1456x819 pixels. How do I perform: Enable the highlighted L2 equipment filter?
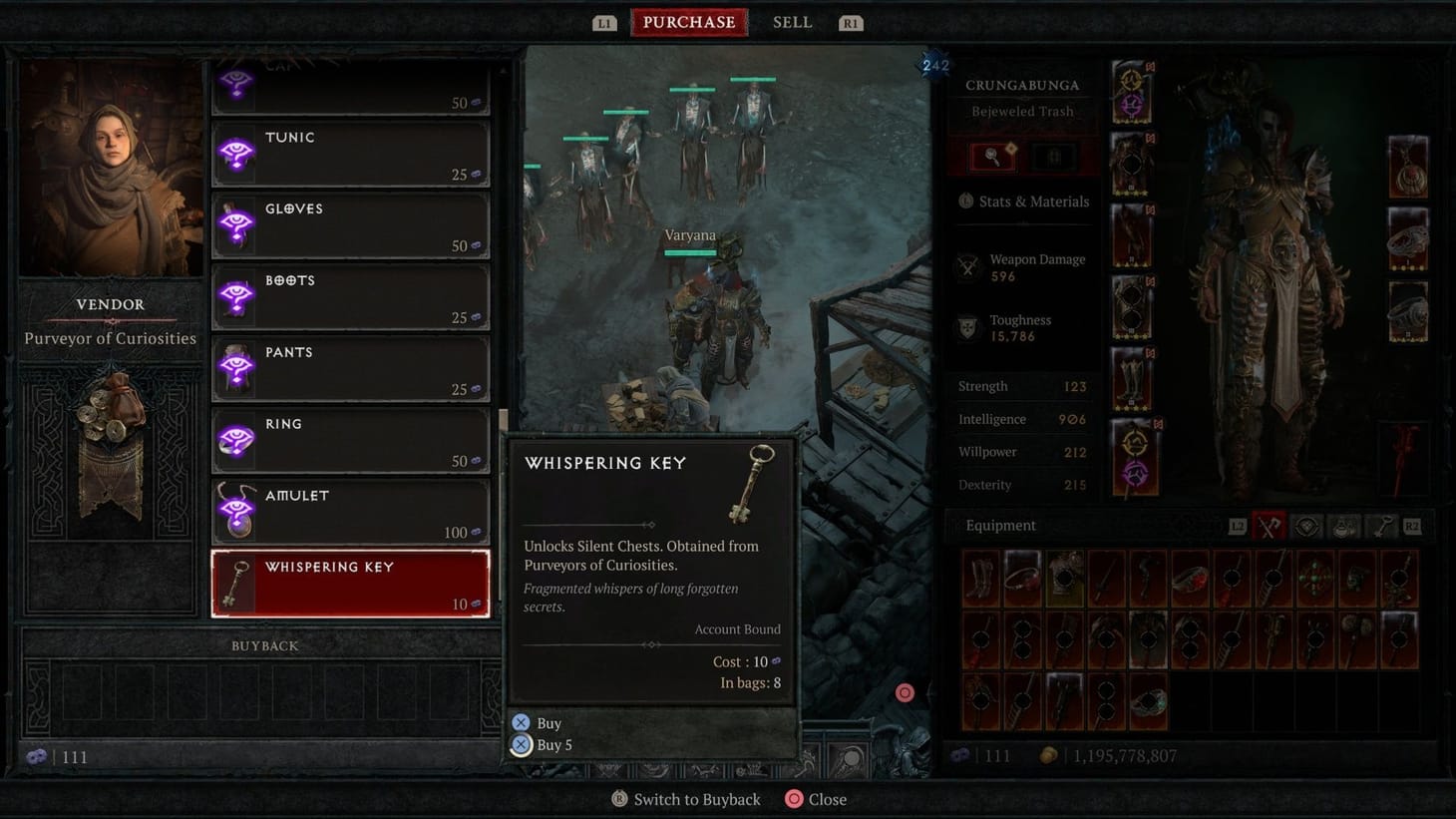pyautogui.click(x=1238, y=526)
